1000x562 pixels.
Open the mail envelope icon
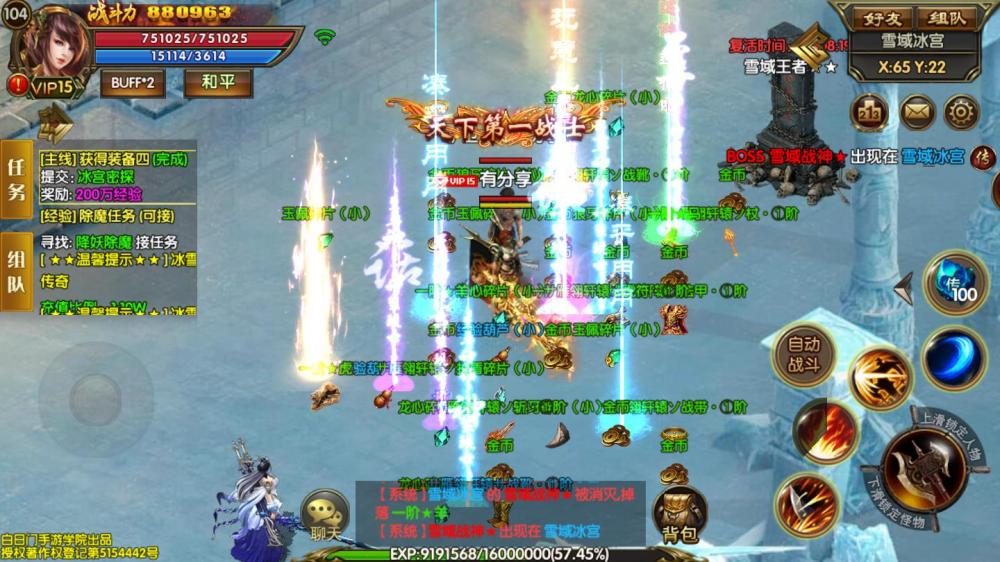916,112
